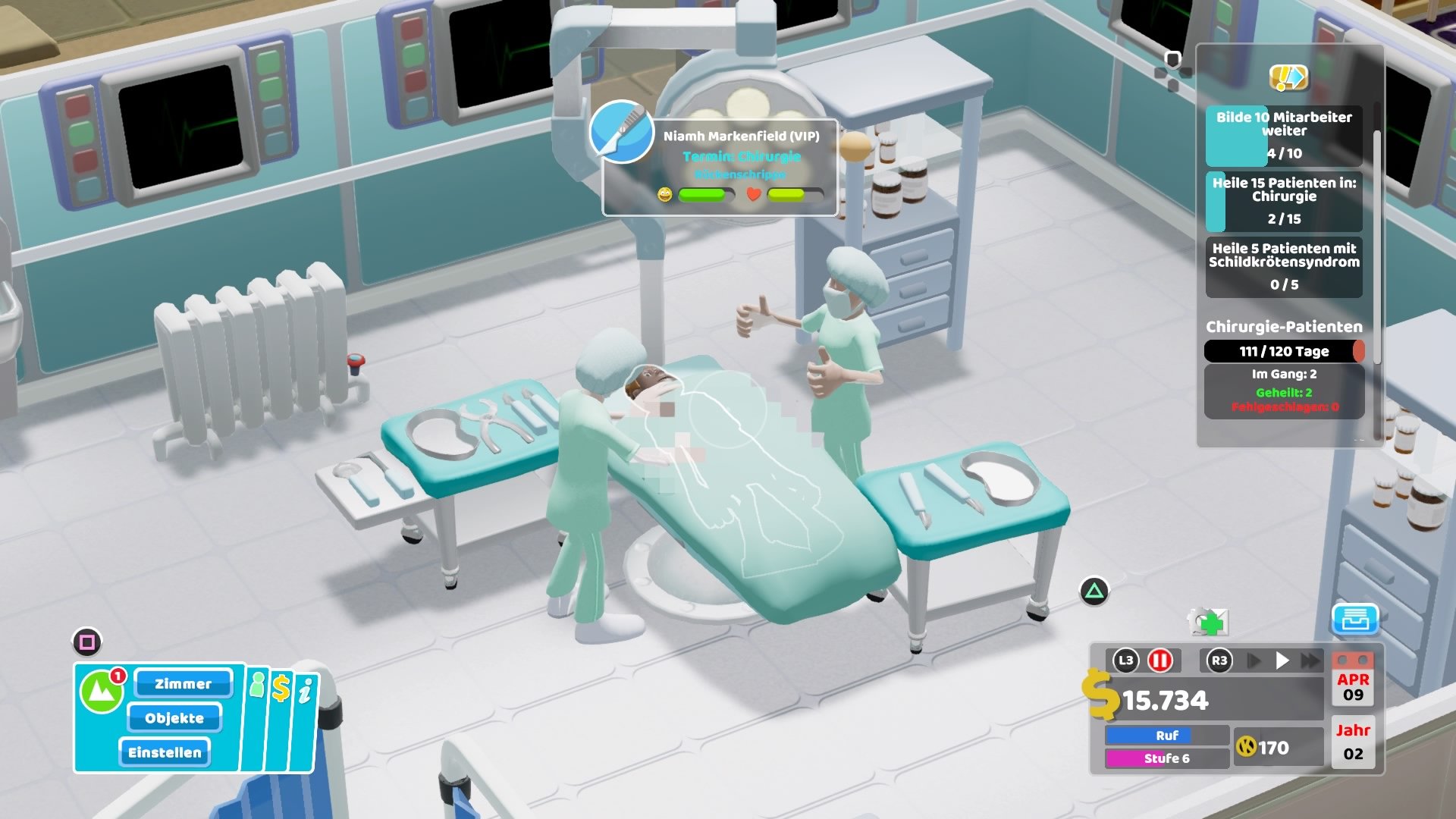Click the Kudosh coin icon beside 170

coord(1247,748)
